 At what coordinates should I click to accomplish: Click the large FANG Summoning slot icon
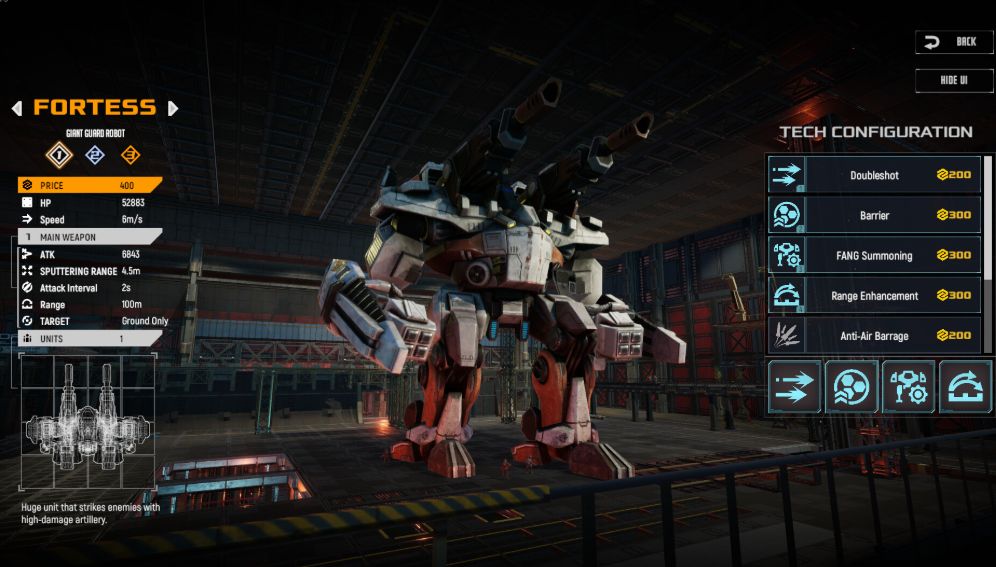pos(908,387)
